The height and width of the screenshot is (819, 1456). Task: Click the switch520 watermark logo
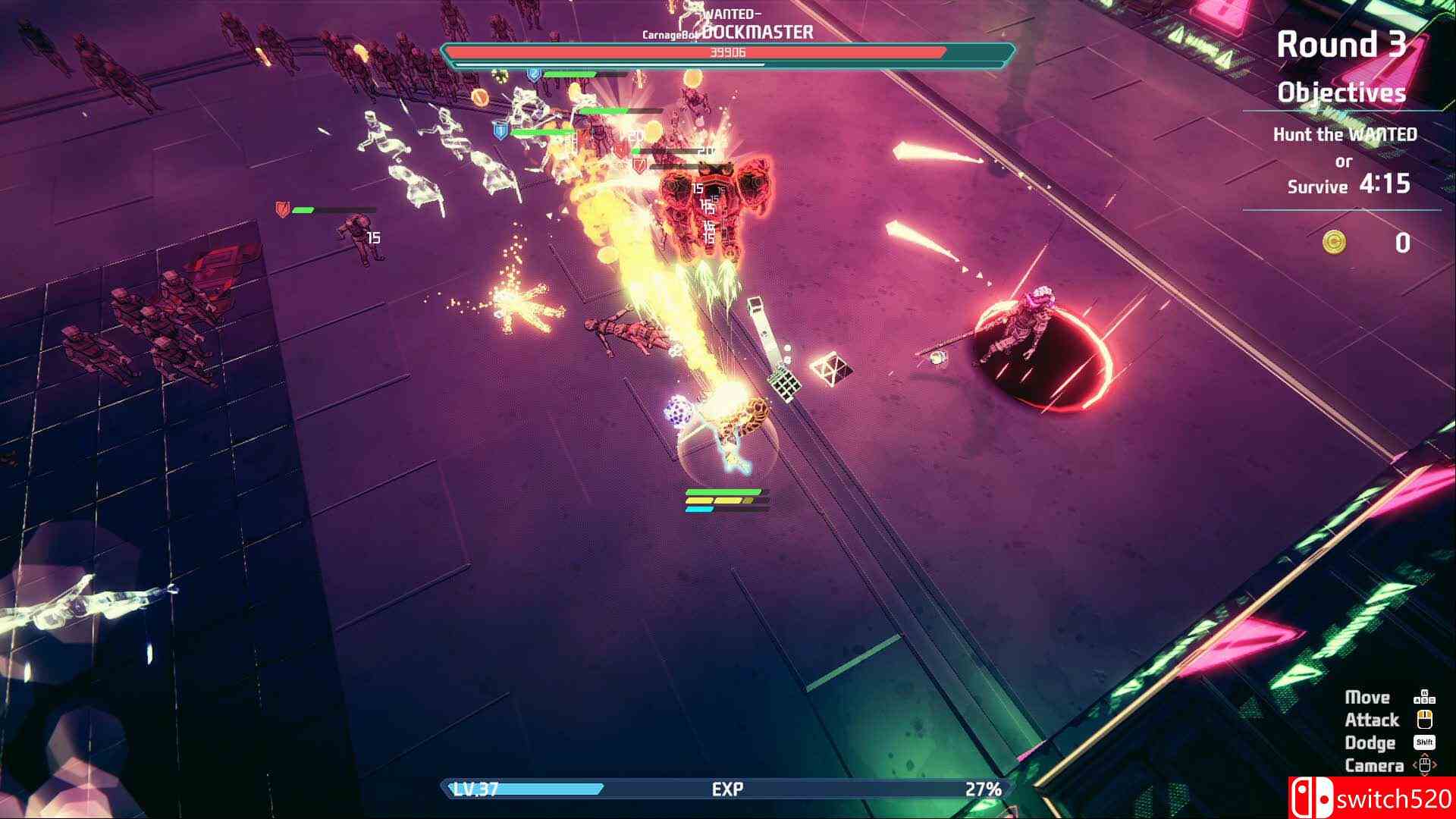1371,798
